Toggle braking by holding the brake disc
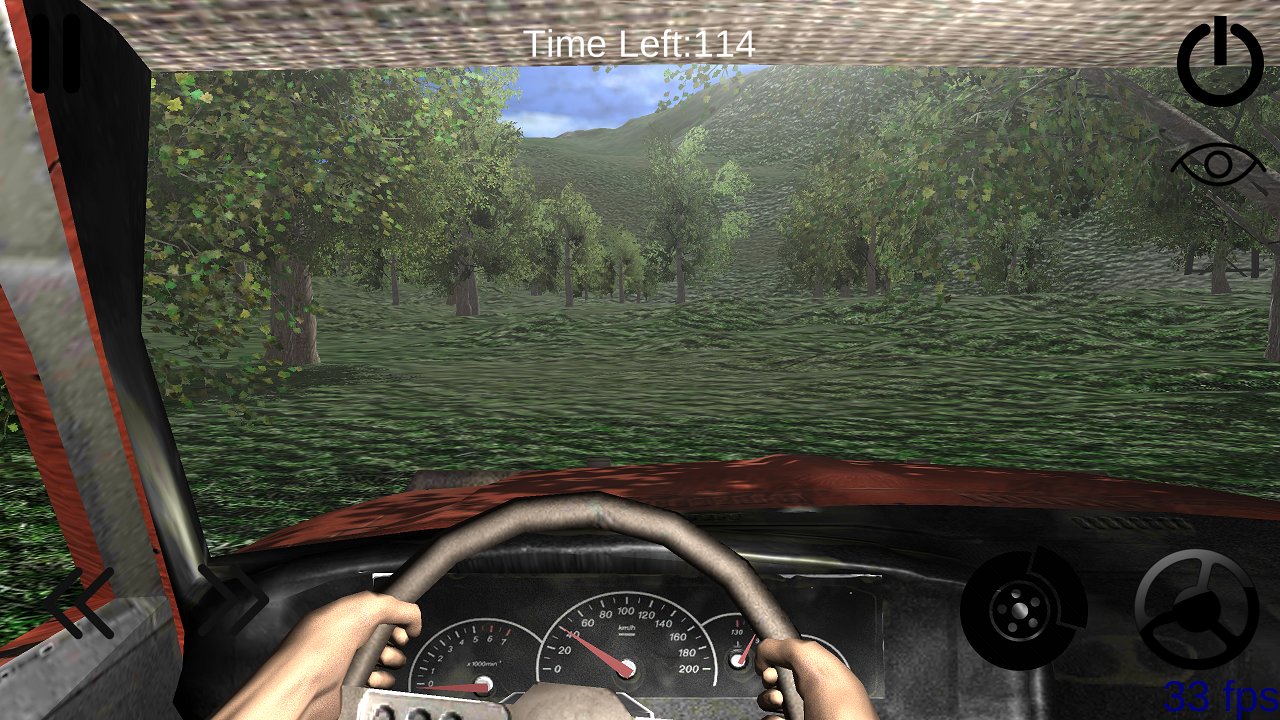The width and height of the screenshot is (1280, 720). (1022, 612)
